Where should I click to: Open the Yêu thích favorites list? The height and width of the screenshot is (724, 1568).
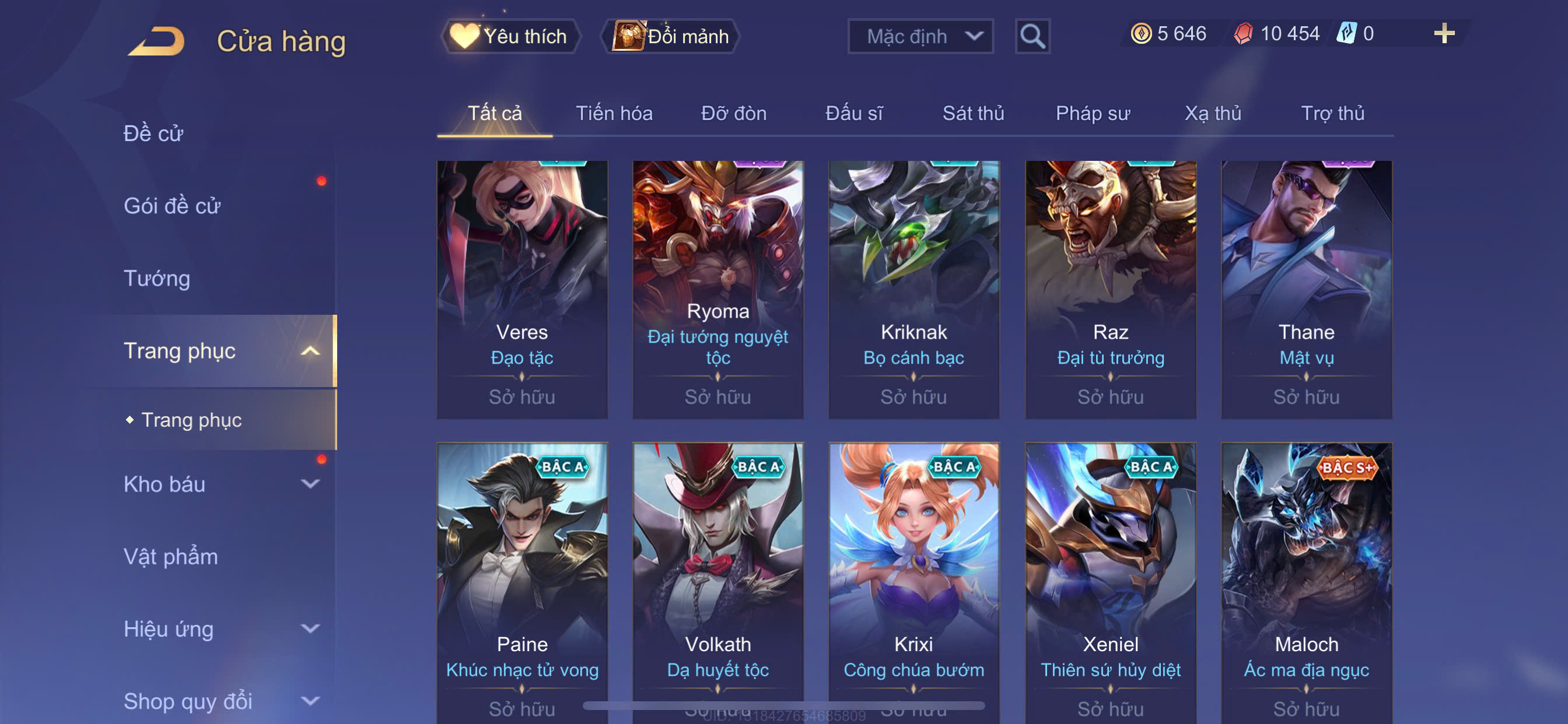pos(510,37)
